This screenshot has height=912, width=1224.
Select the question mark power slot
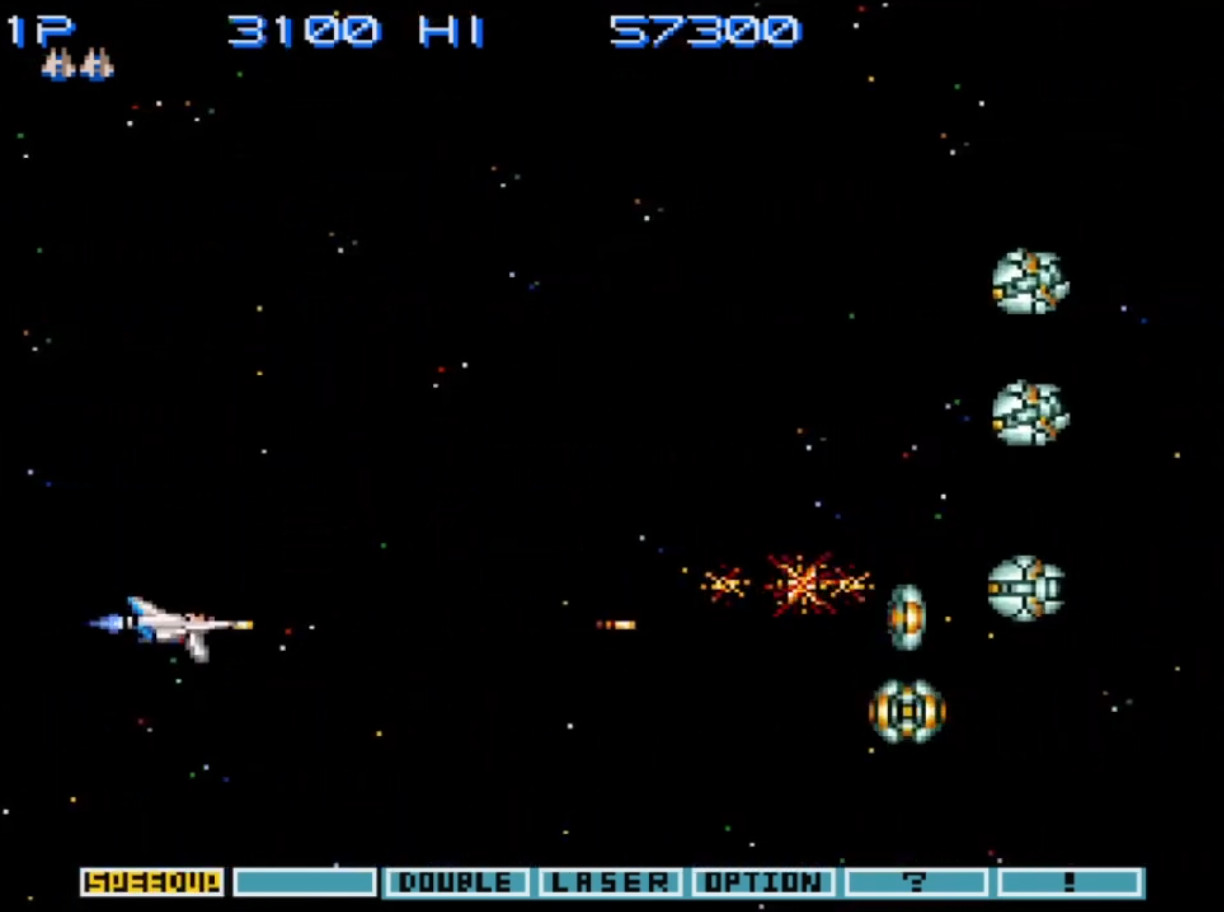(916, 882)
